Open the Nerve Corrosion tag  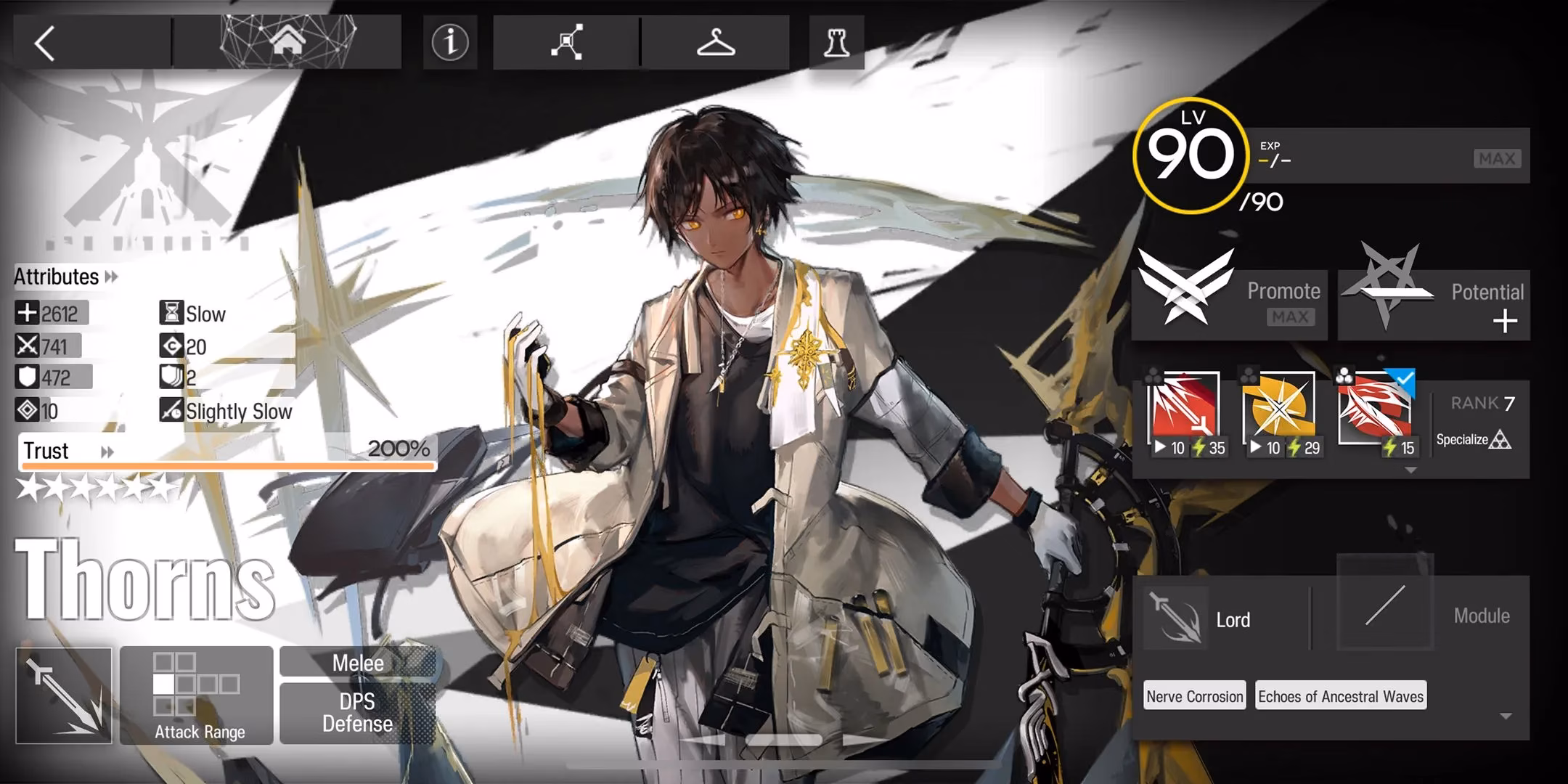(x=1193, y=695)
